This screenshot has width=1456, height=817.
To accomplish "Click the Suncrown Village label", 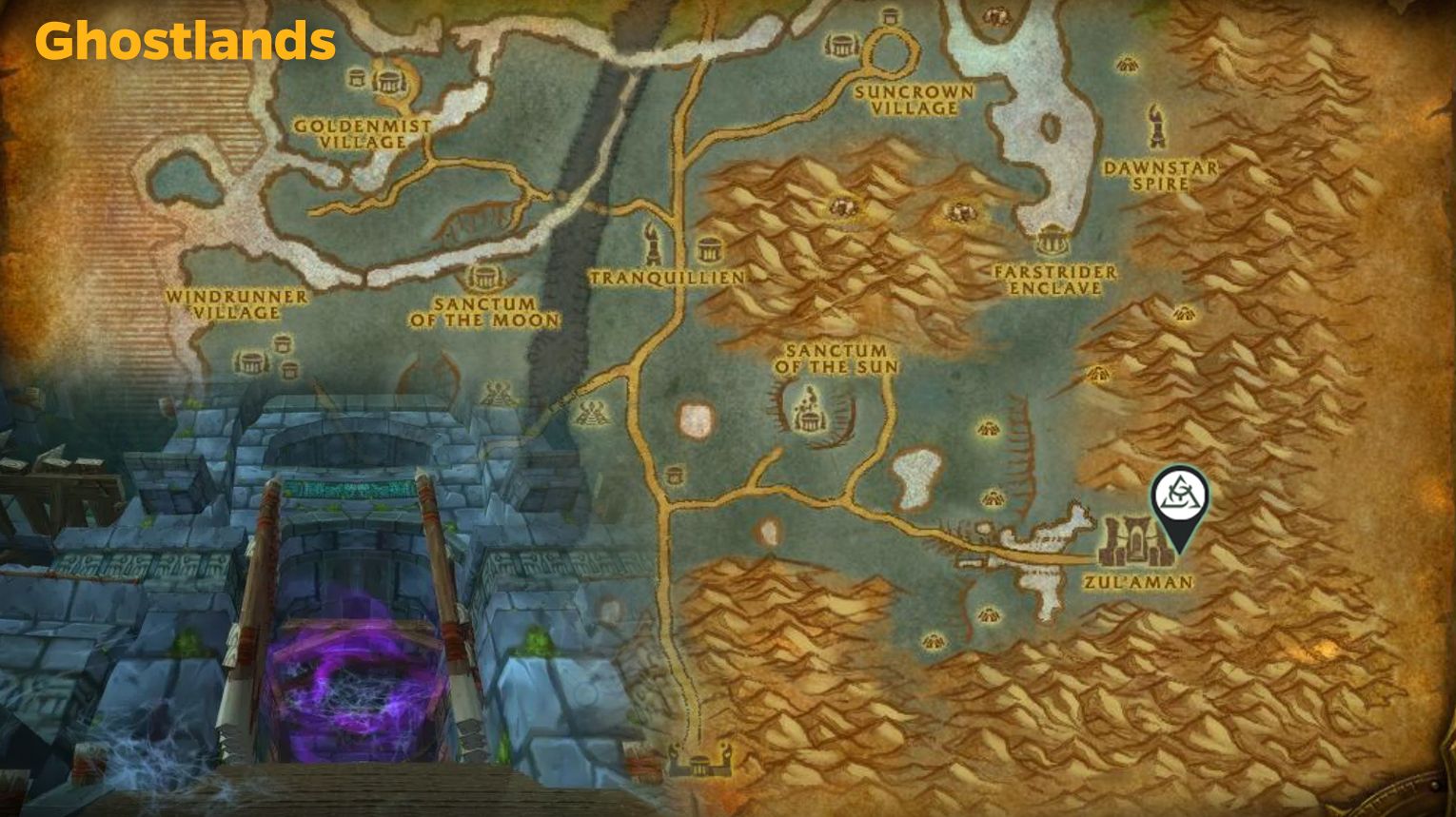I will 914,101.
